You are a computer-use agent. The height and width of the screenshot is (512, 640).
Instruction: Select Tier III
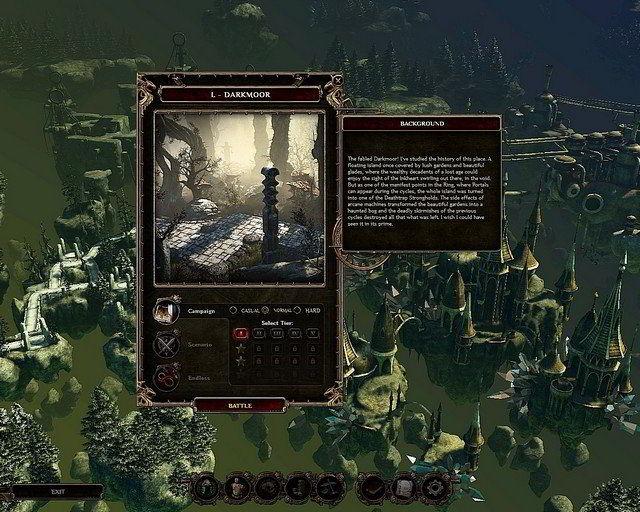click(276, 333)
